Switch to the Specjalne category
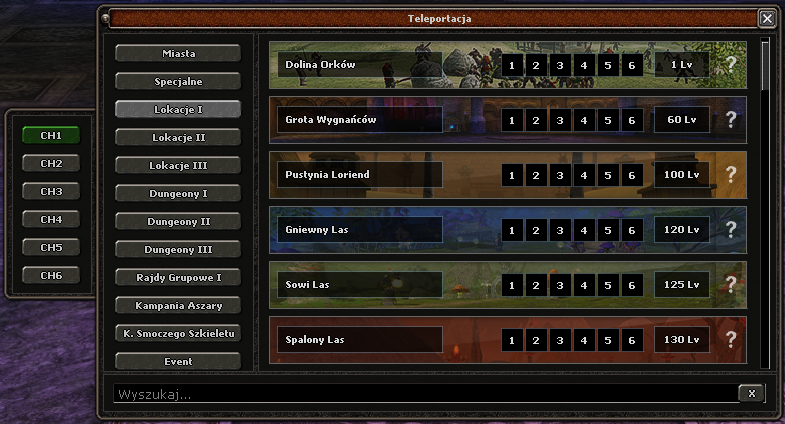Viewport: 785px width, 424px height. click(x=178, y=81)
